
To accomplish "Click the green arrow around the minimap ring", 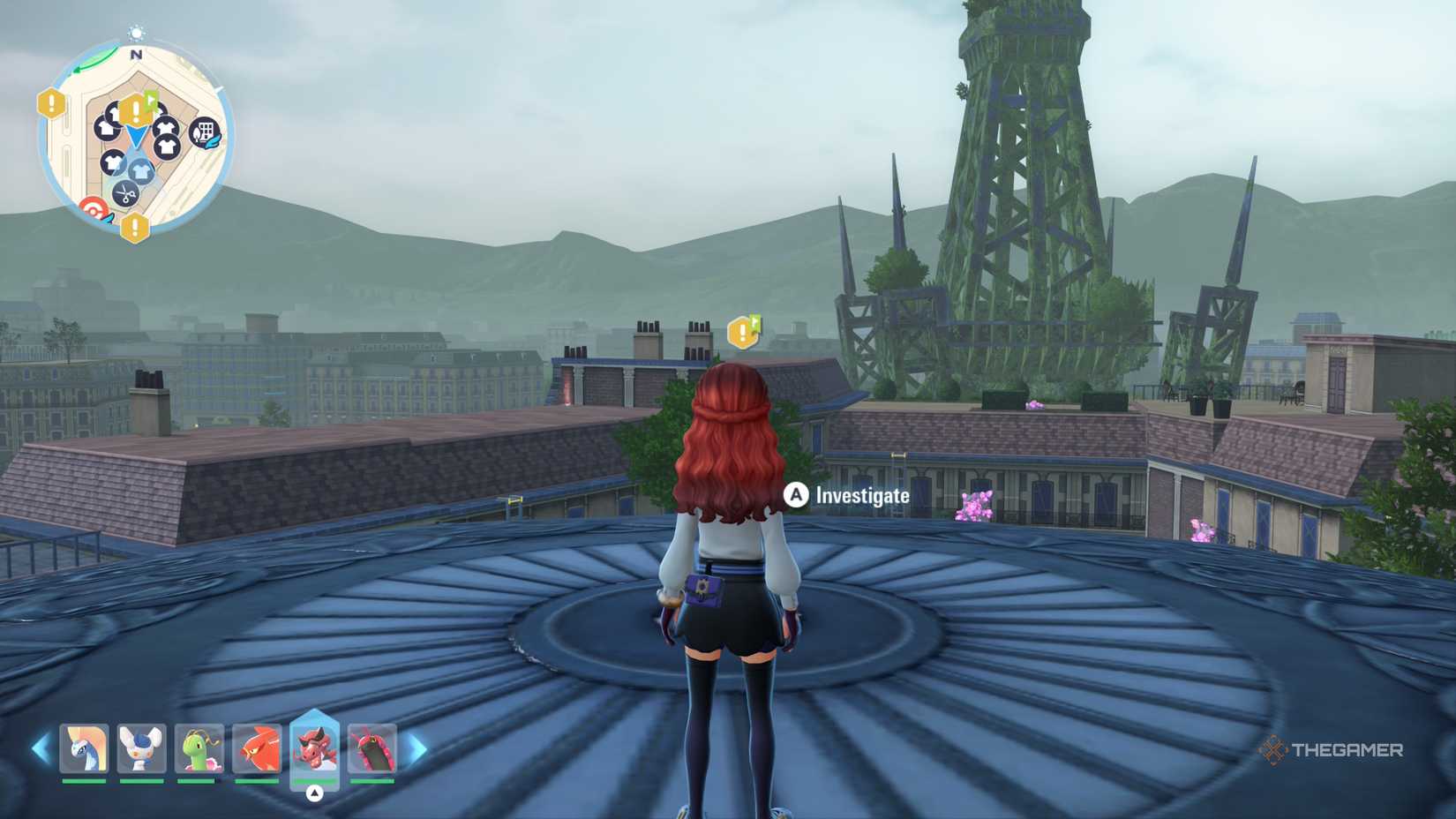I will click(94, 60).
